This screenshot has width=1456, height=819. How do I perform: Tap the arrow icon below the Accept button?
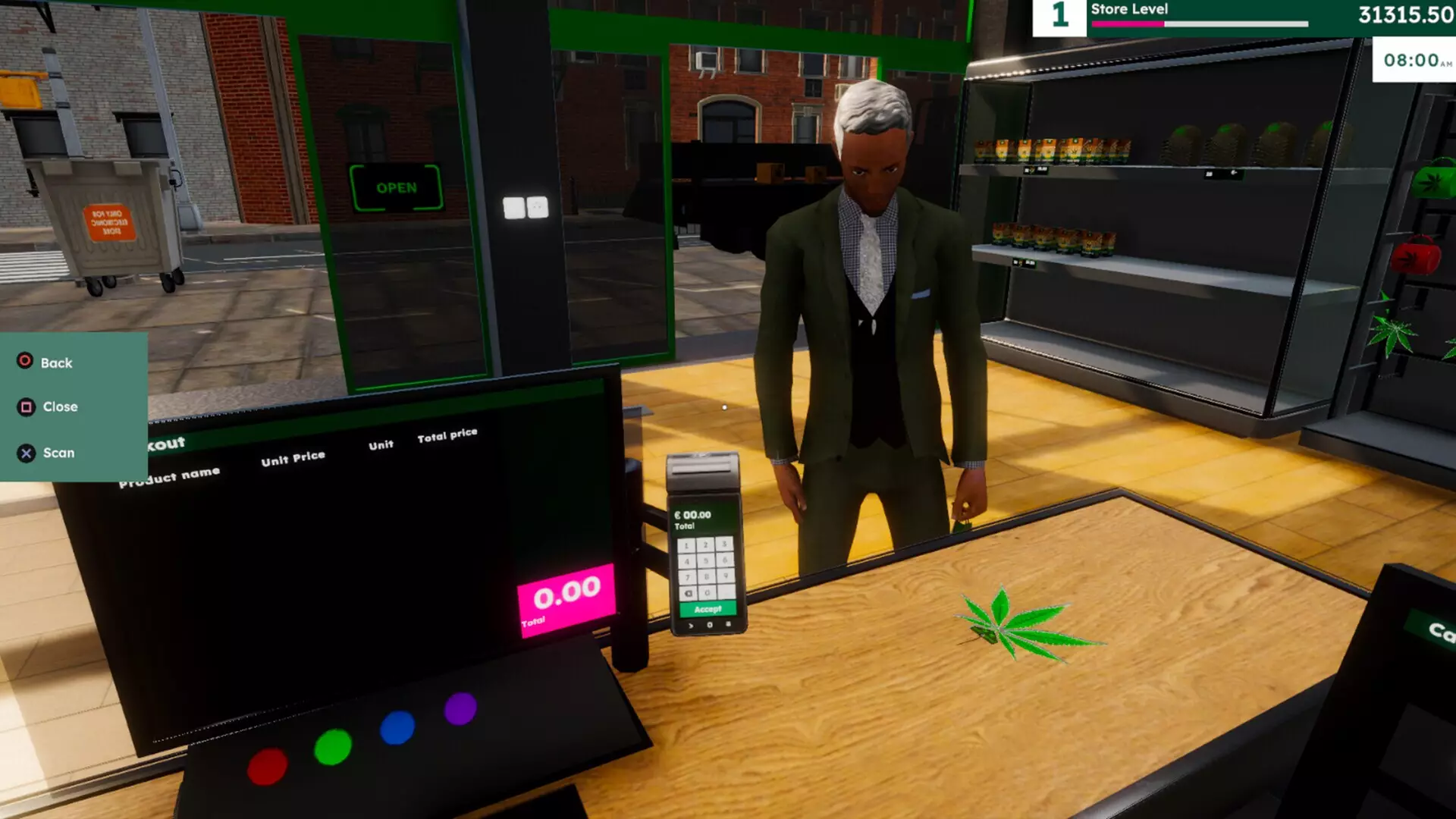click(691, 625)
